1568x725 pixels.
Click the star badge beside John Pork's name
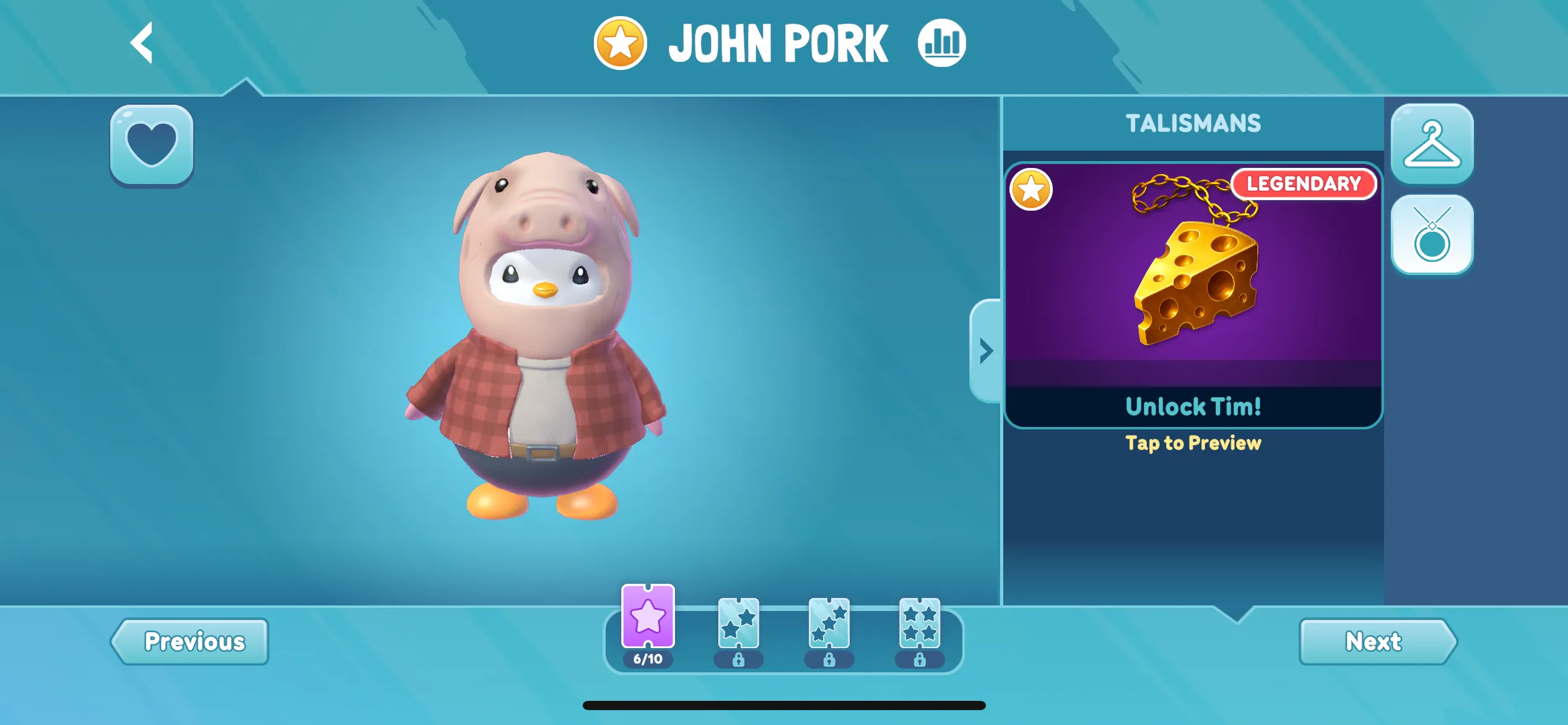click(x=619, y=41)
